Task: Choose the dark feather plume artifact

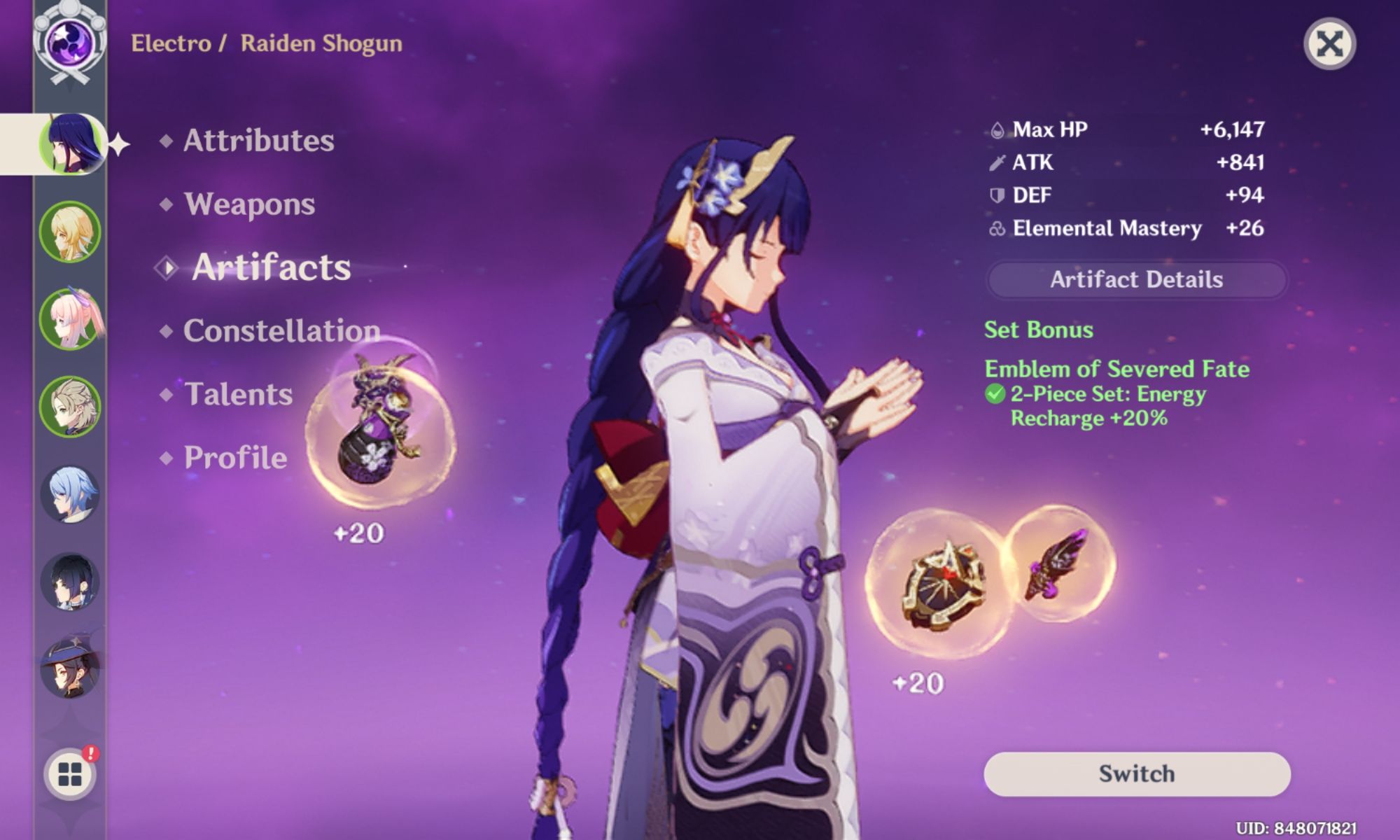Action: pos(1058,564)
